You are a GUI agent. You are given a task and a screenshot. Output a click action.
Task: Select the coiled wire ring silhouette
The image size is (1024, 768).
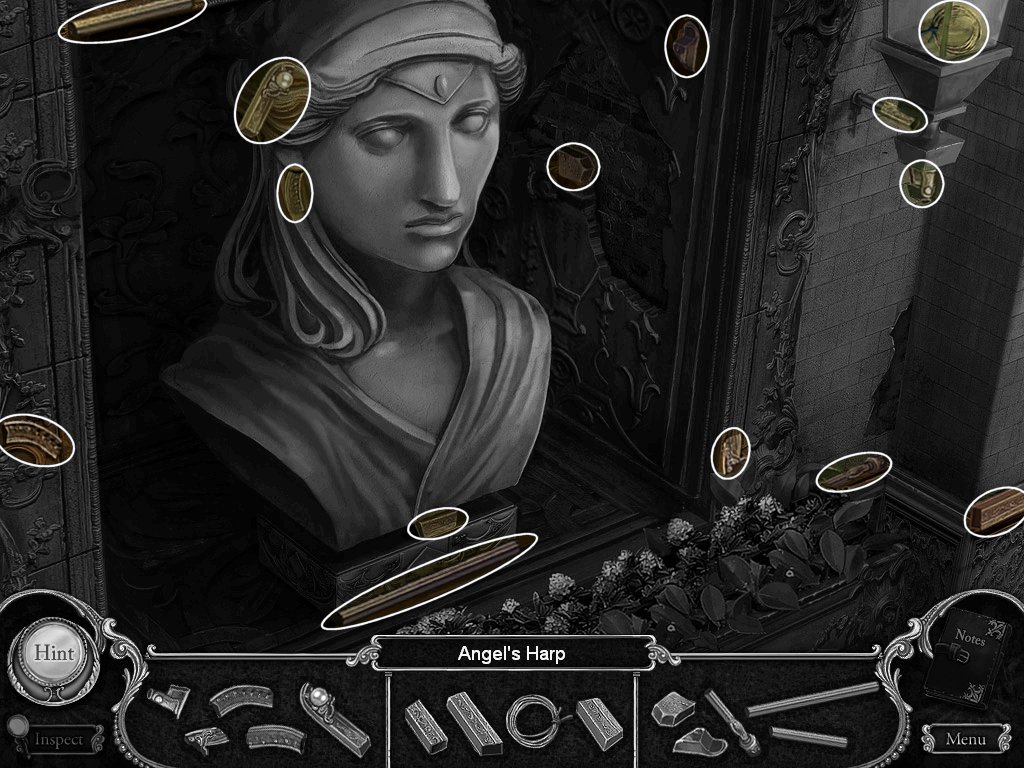click(536, 718)
